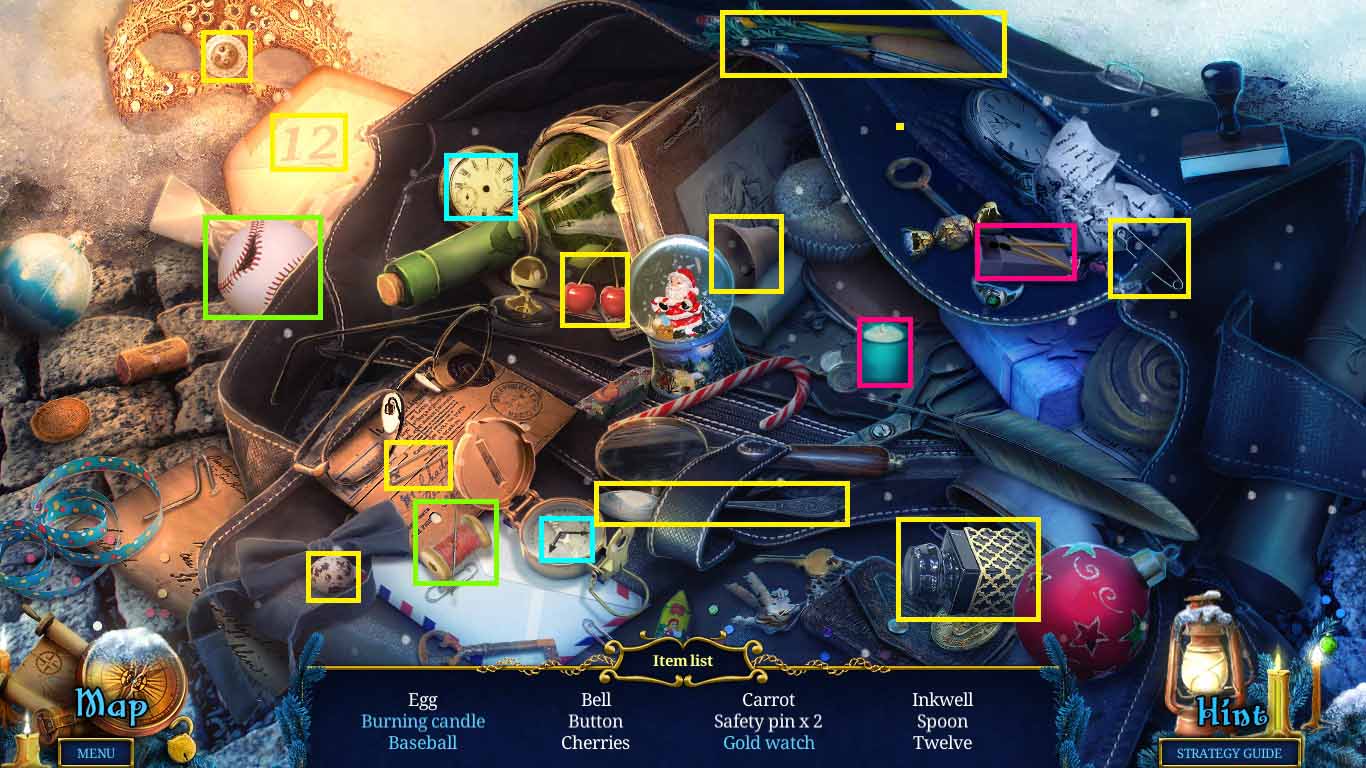This screenshot has width=1366, height=768.
Task: Select 'Gold watch' from the item list
Action: click(x=768, y=742)
